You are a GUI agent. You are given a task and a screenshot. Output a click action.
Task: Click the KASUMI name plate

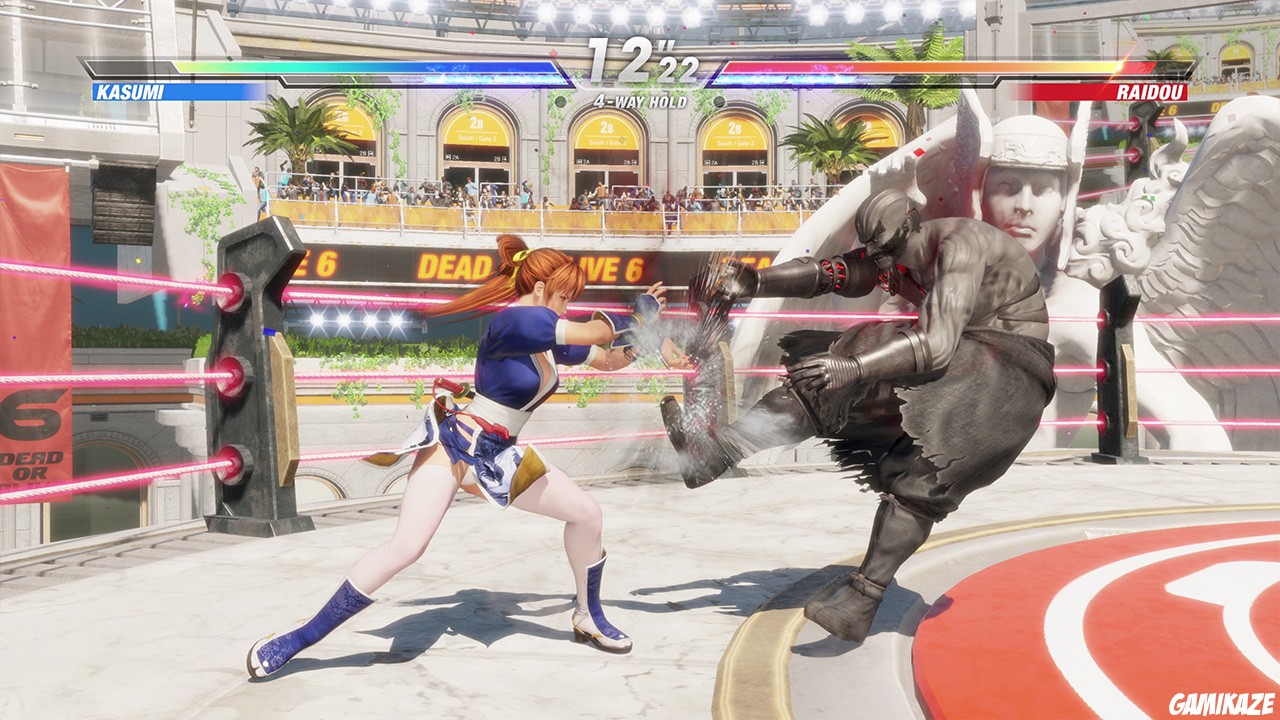(x=132, y=91)
